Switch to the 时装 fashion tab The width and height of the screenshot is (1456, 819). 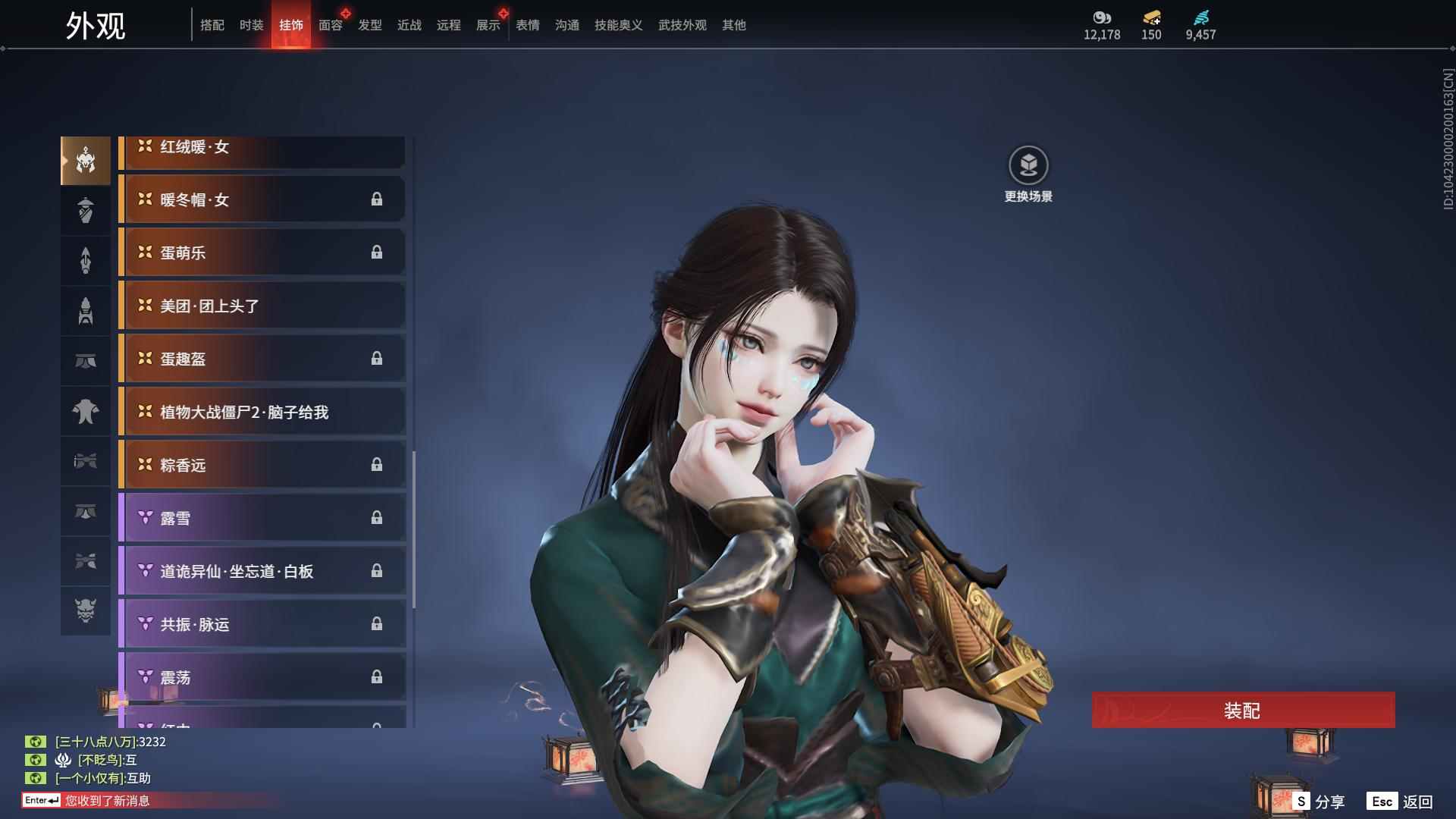[250, 24]
